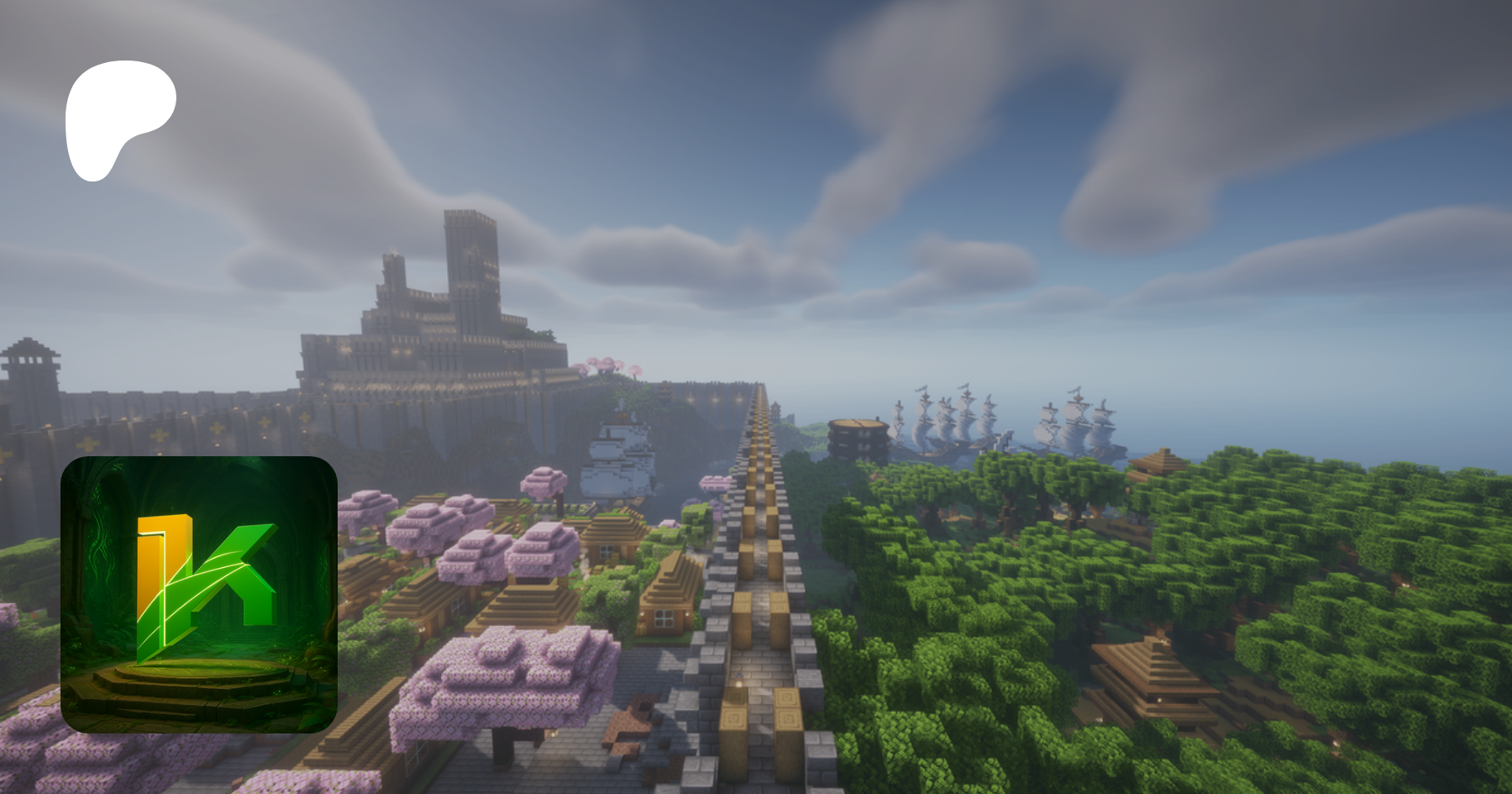Click the white Patreon logo

coord(118,116)
